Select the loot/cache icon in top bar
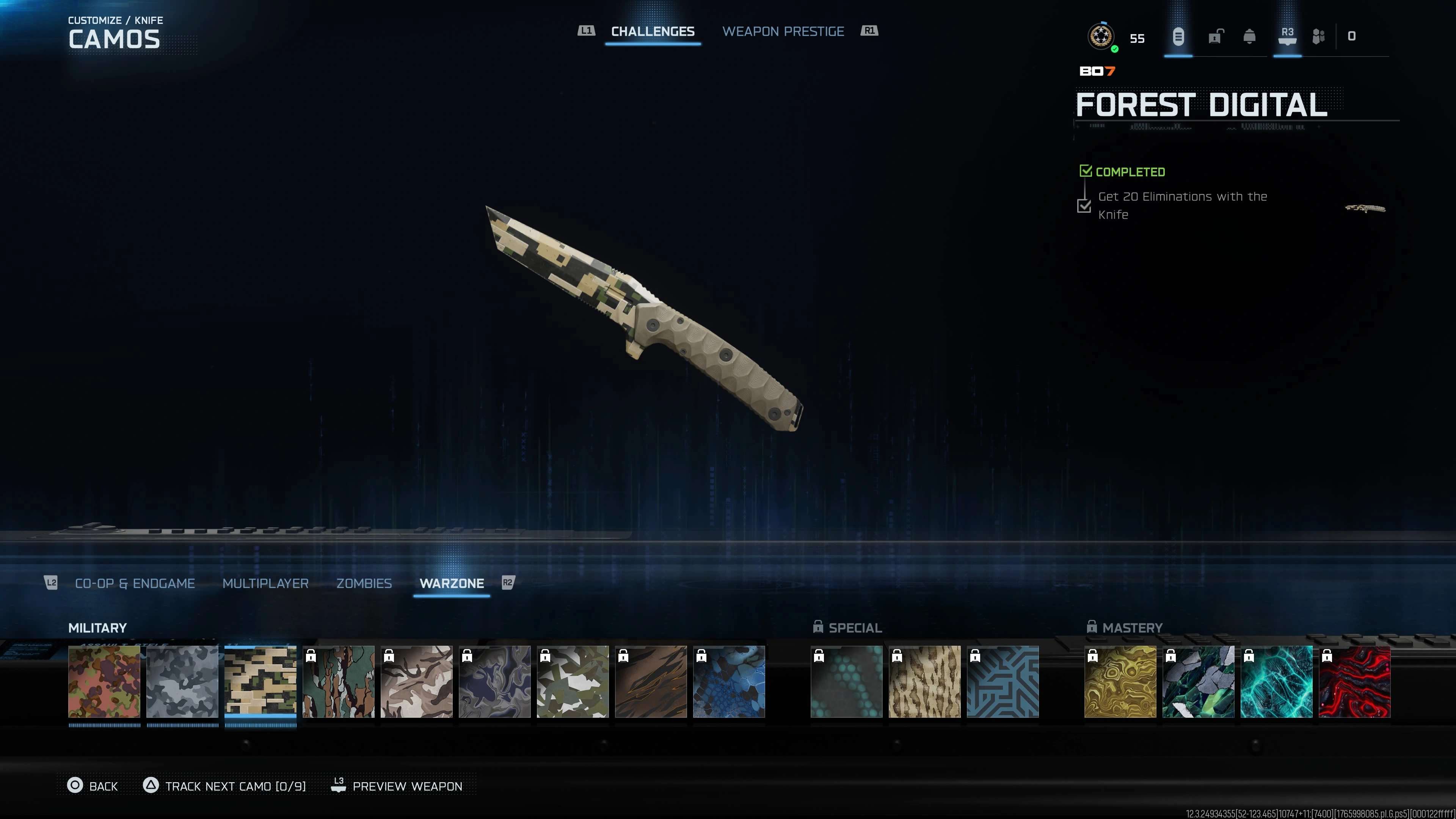Viewport: 1456px width, 819px height. 1178,37
